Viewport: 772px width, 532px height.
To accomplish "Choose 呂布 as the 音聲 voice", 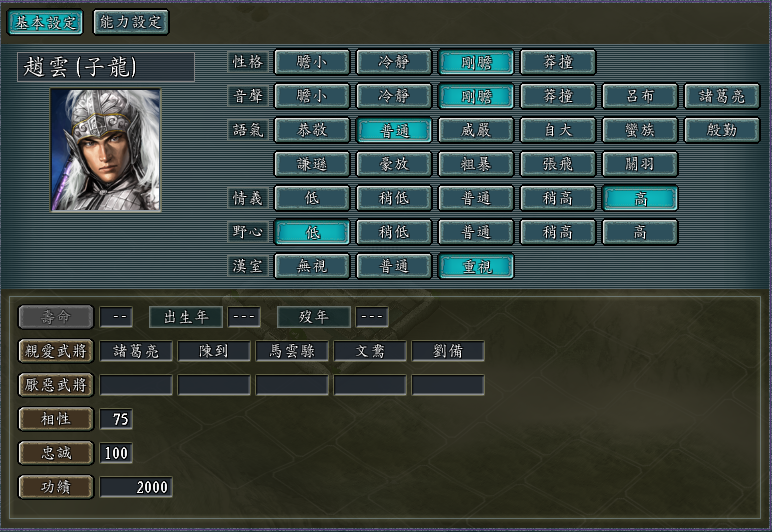I will coord(640,97).
